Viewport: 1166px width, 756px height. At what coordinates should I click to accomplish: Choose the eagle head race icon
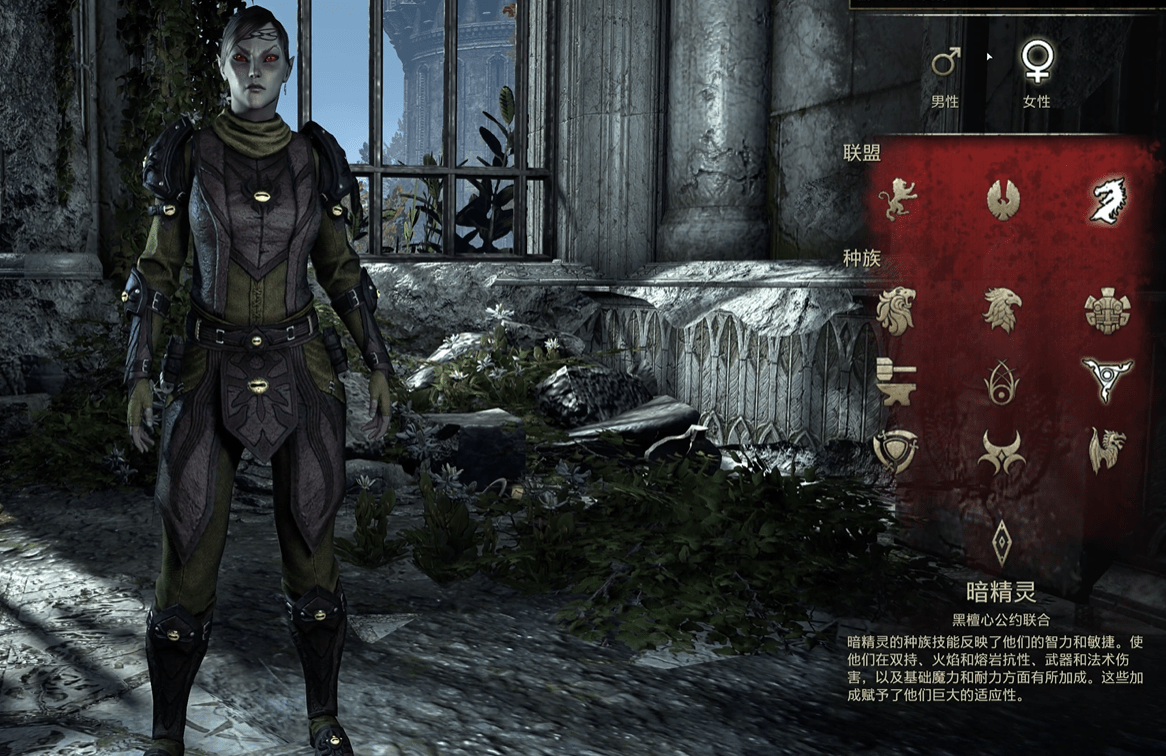point(1002,310)
